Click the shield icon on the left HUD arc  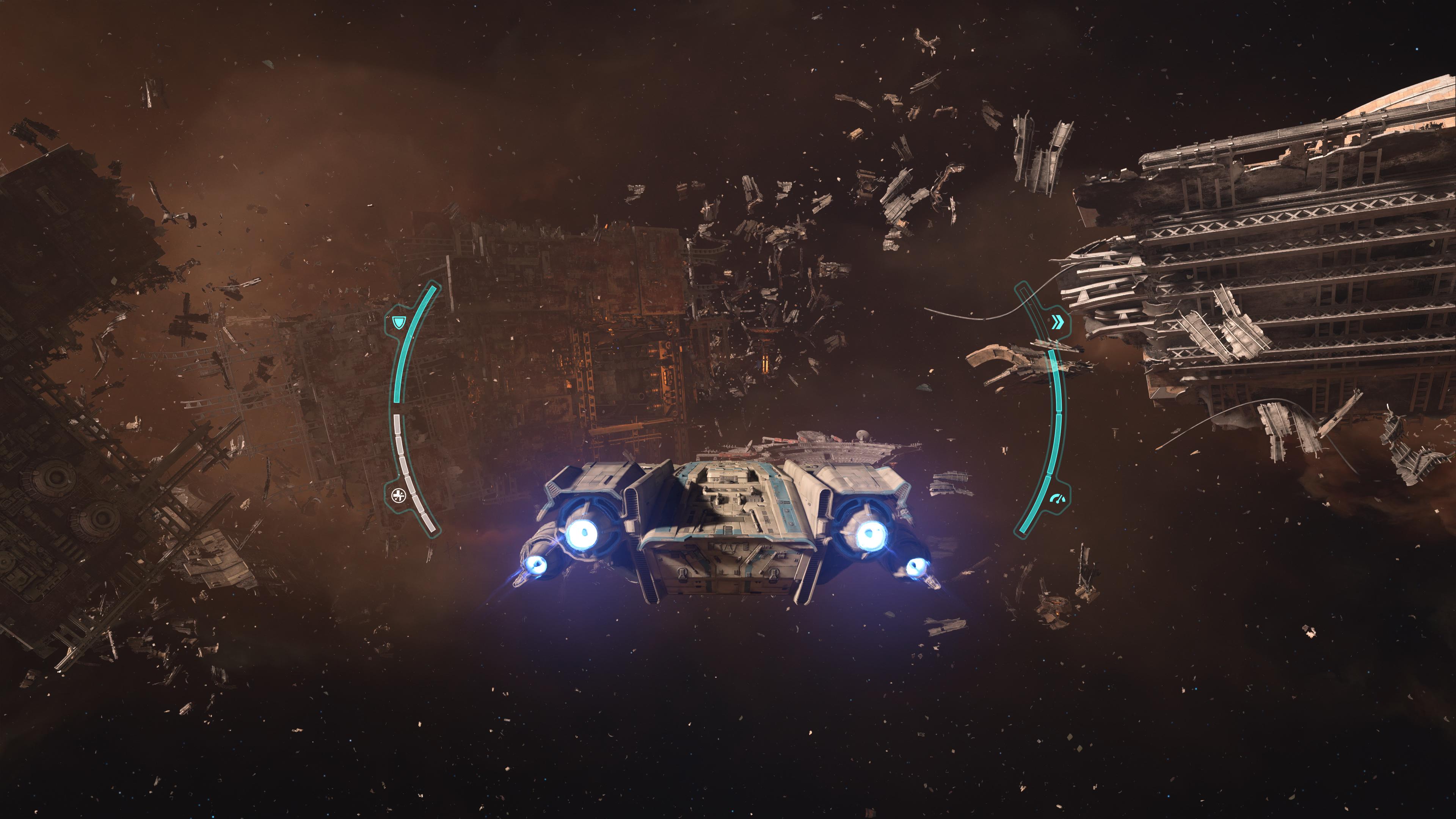tap(400, 322)
